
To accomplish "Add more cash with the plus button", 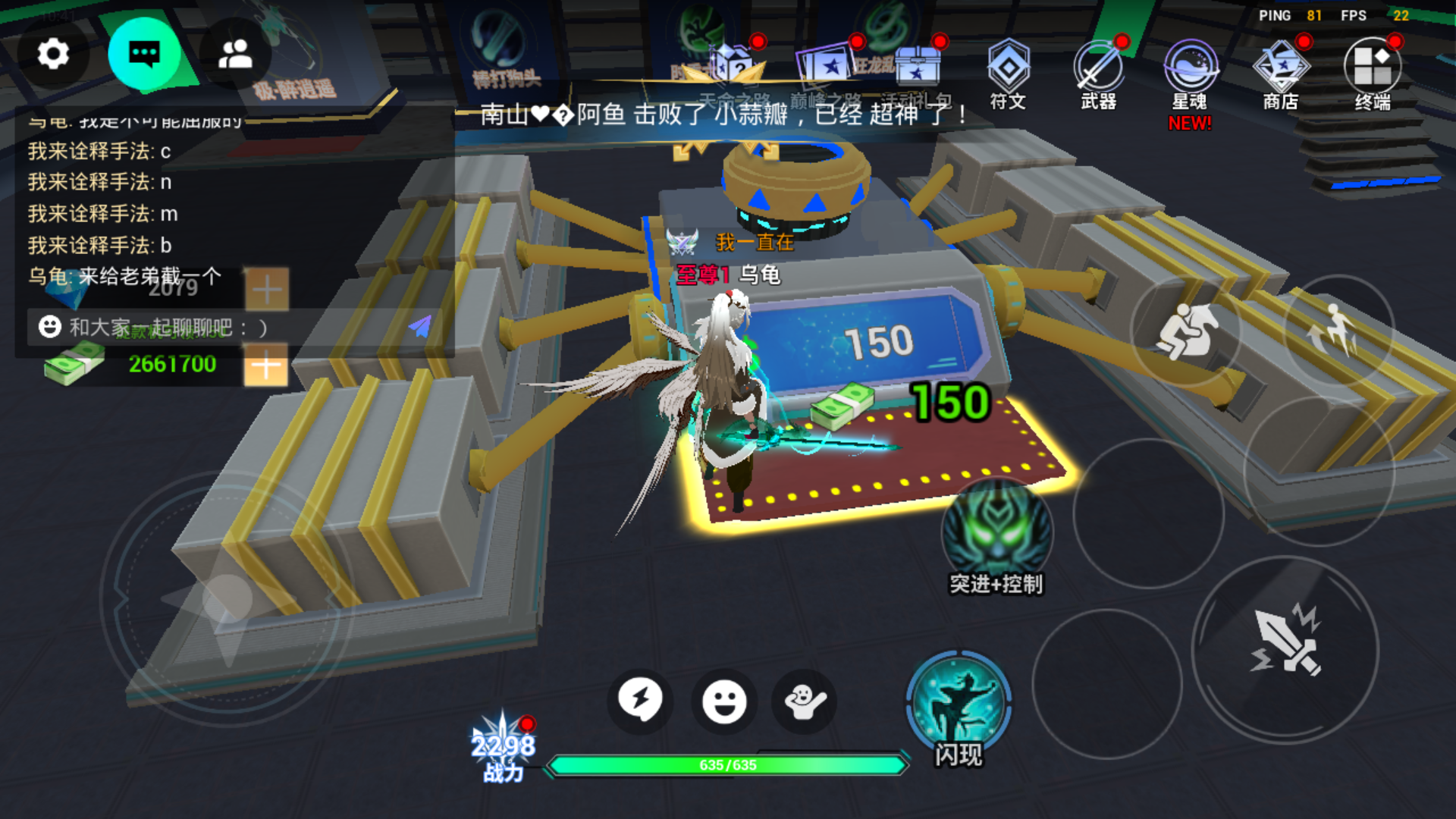I will (265, 366).
